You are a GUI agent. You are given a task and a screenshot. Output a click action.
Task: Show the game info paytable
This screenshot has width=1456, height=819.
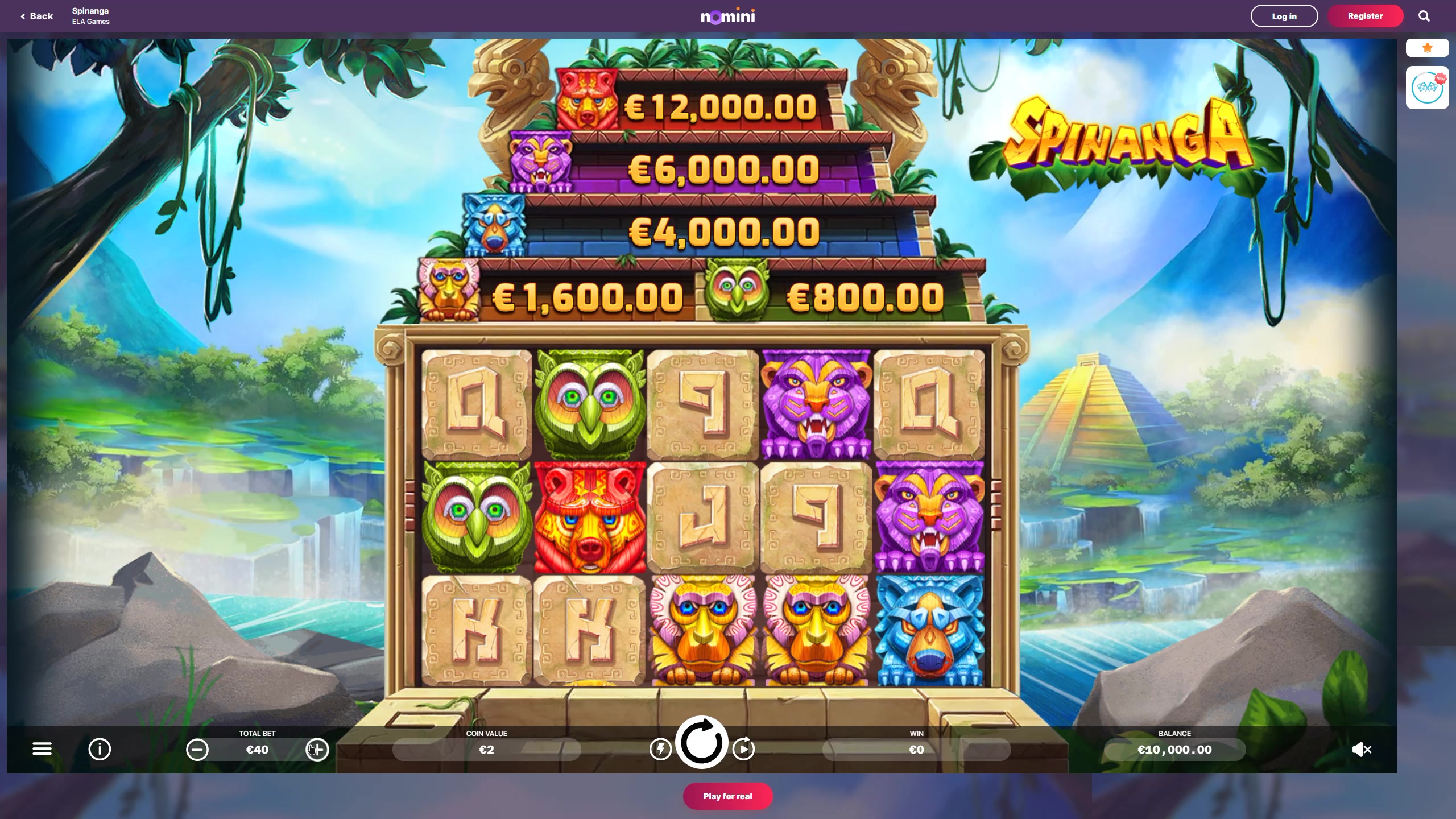(100, 749)
